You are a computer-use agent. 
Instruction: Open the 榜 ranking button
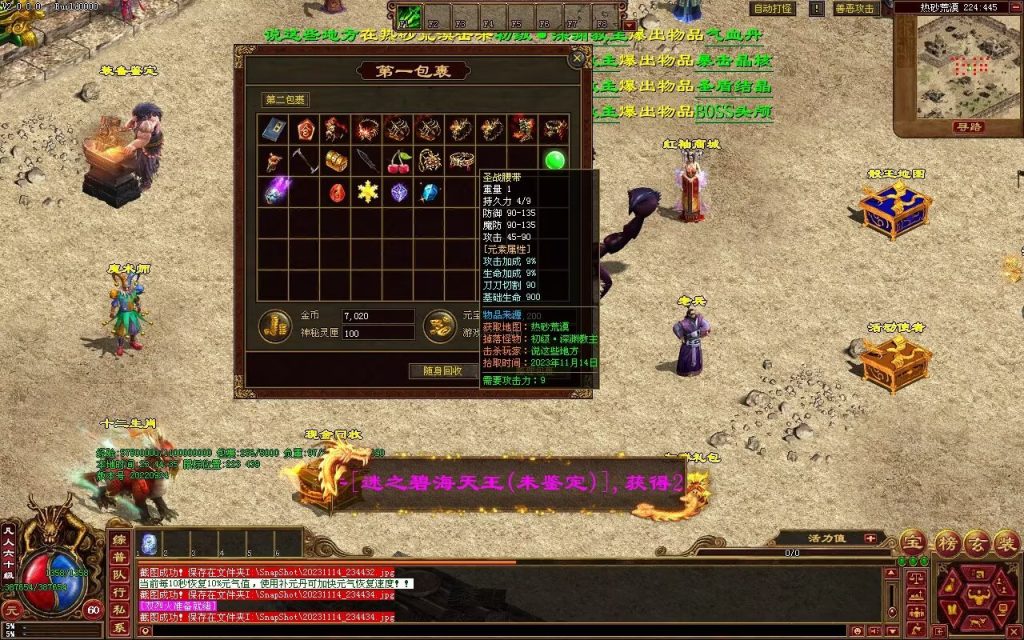(946, 543)
